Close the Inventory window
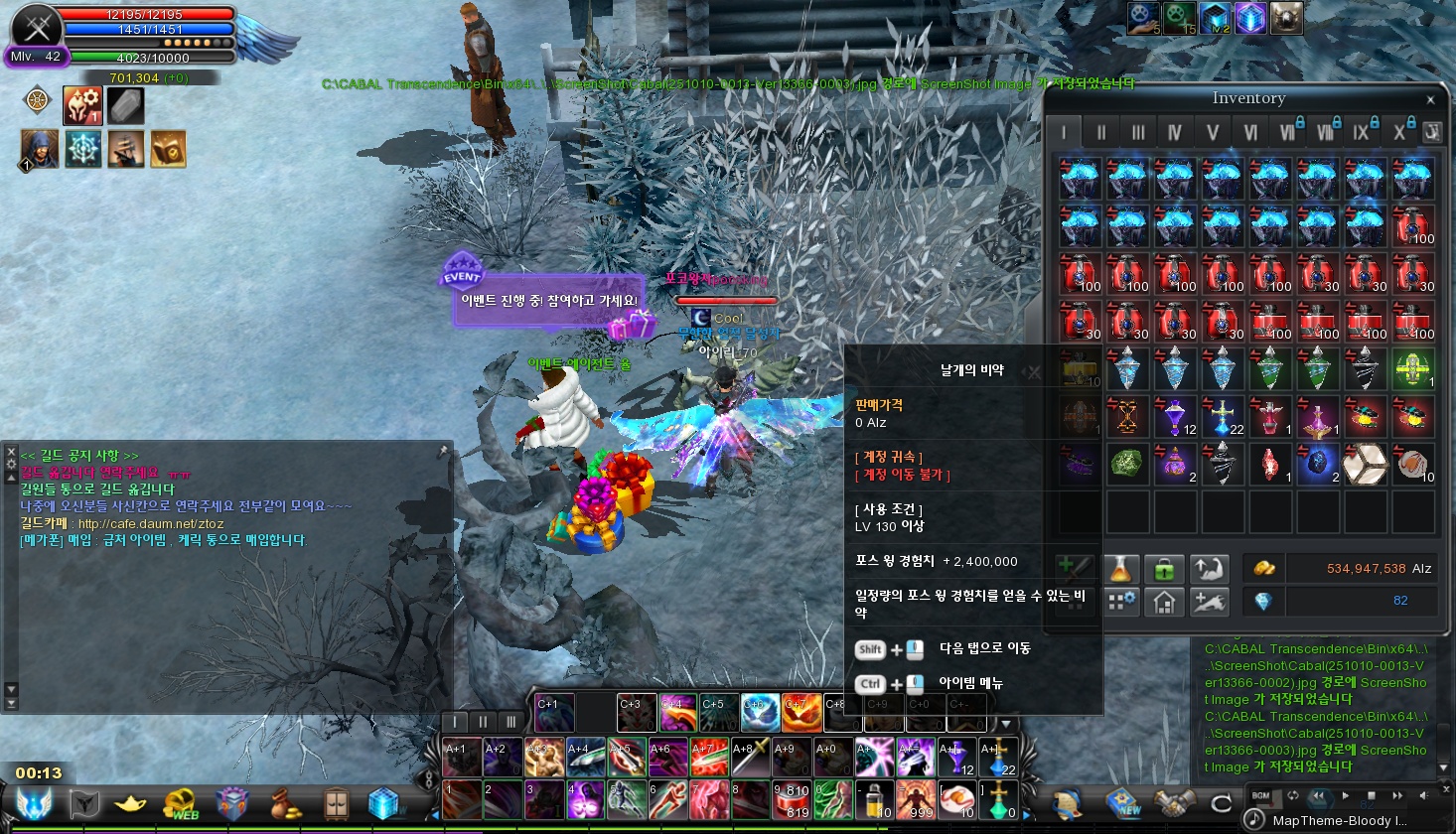Image resolution: width=1456 pixels, height=834 pixels. 1430,99
